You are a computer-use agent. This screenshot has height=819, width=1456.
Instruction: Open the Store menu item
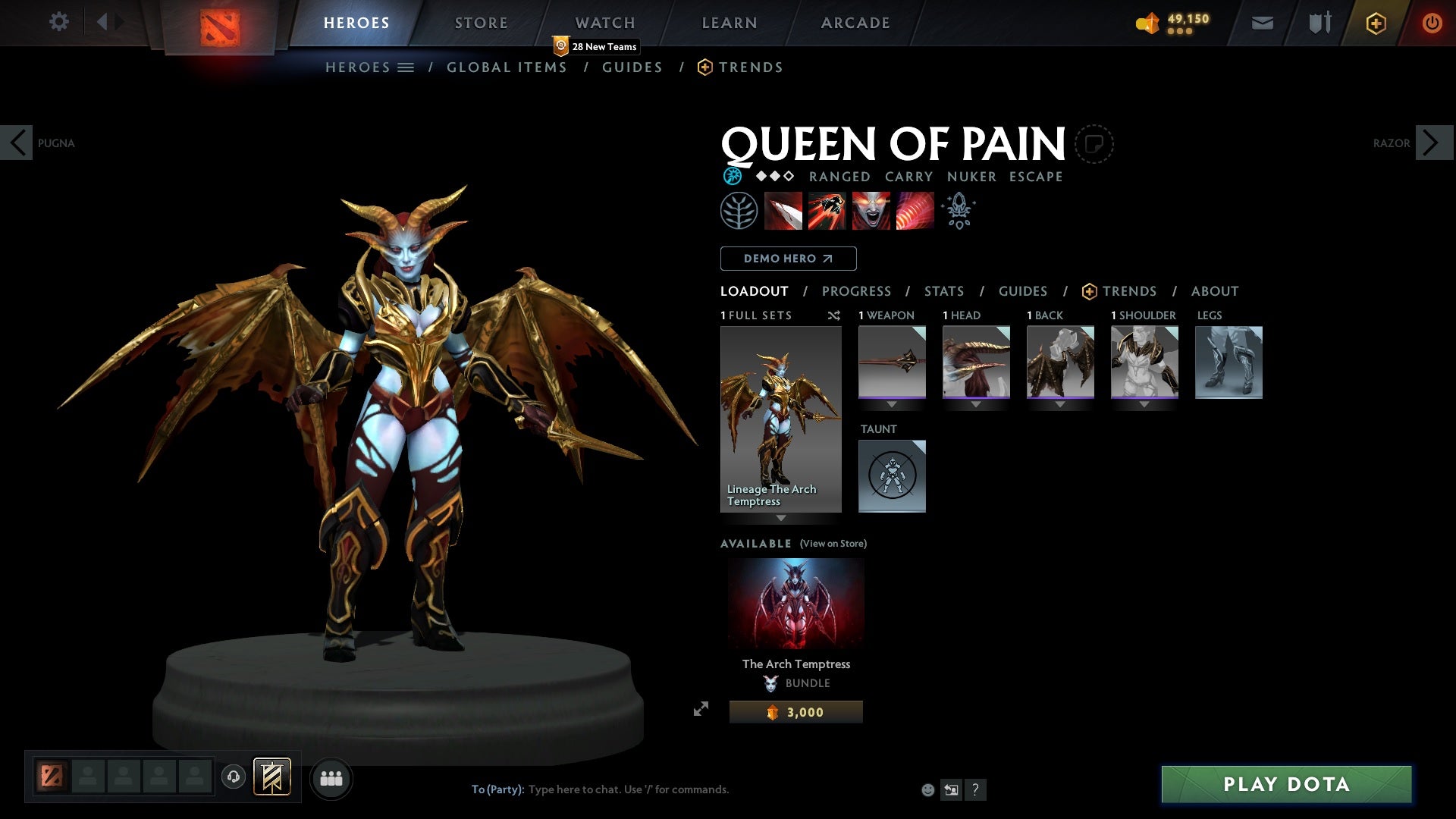point(481,23)
